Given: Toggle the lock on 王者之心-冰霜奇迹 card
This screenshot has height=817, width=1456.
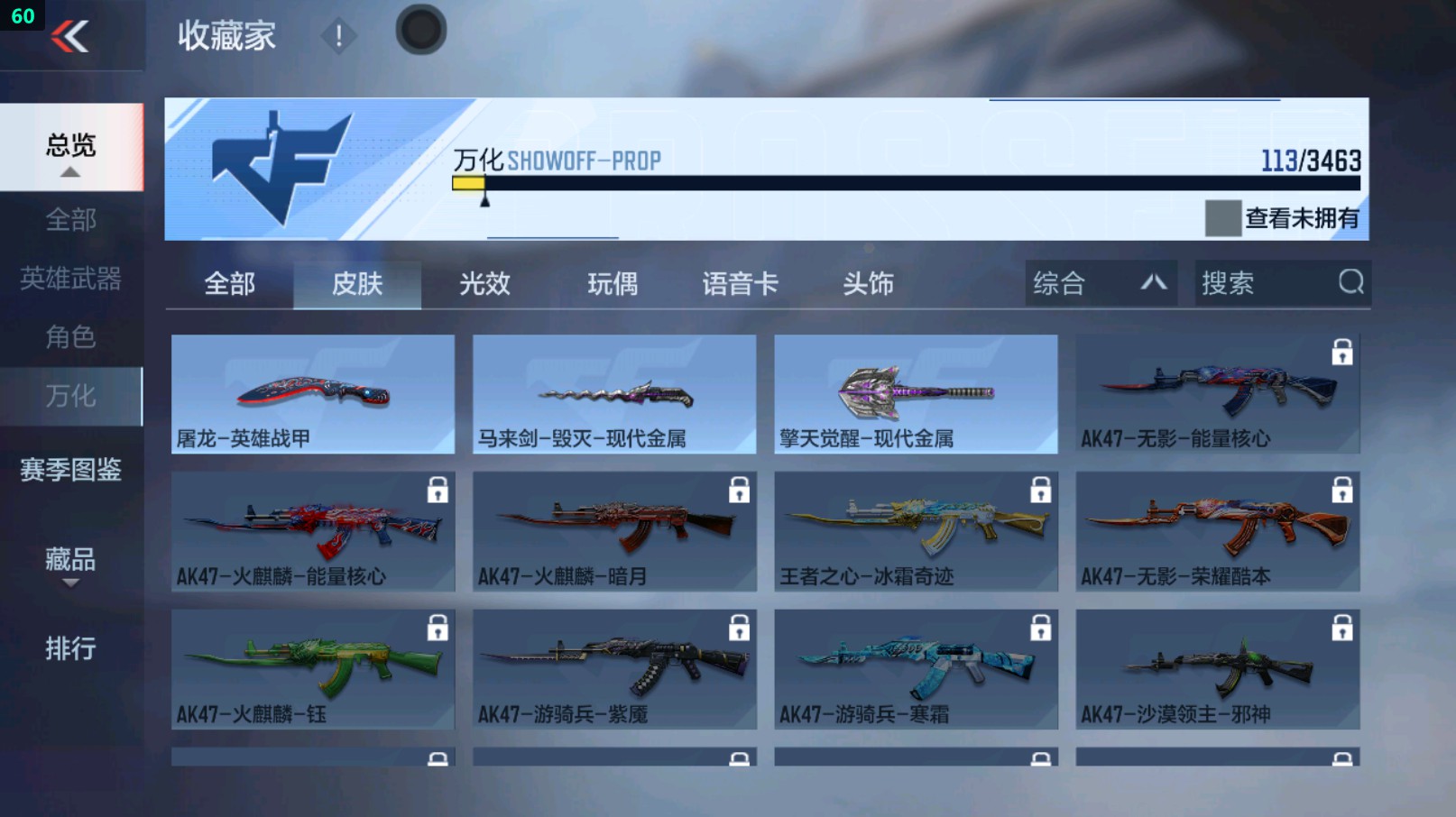Looking at the screenshot, I should coord(1039,490).
